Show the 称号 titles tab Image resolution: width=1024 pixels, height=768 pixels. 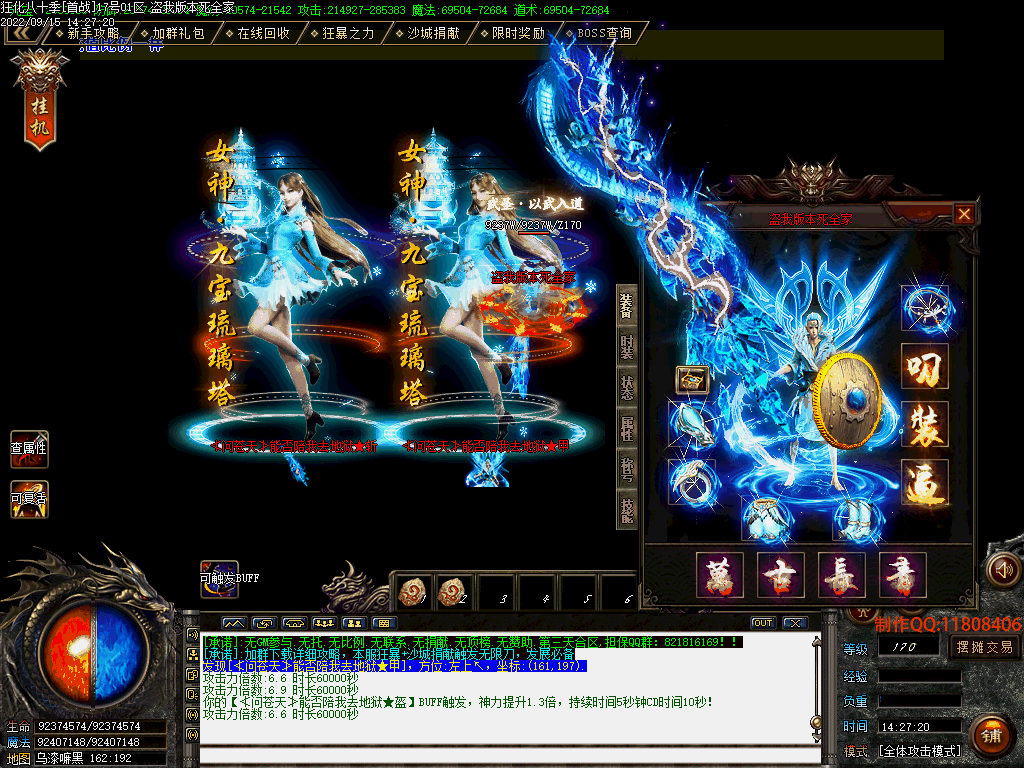(626, 469)
